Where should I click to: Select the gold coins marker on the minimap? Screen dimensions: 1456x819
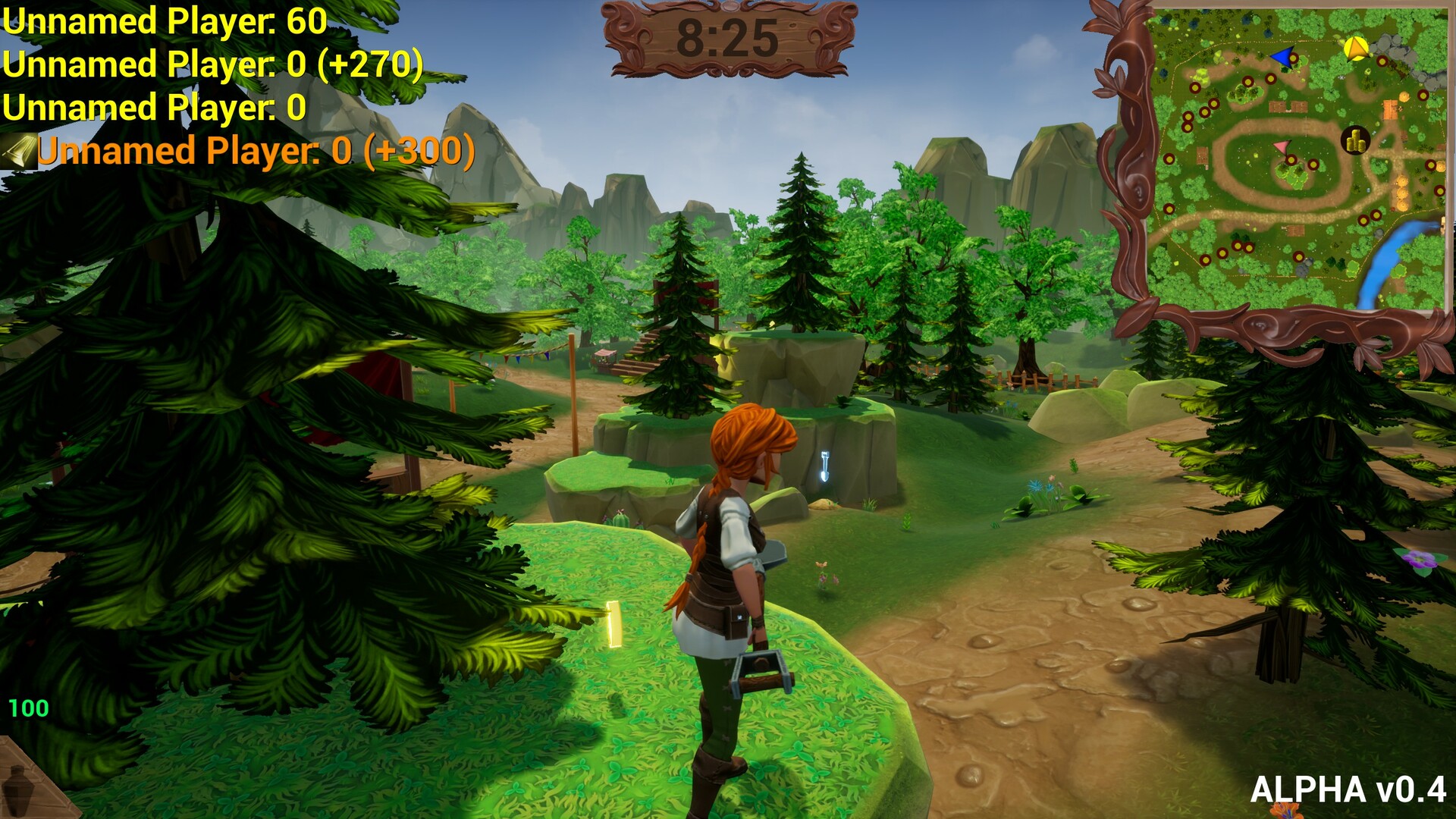coord(1354,140)
